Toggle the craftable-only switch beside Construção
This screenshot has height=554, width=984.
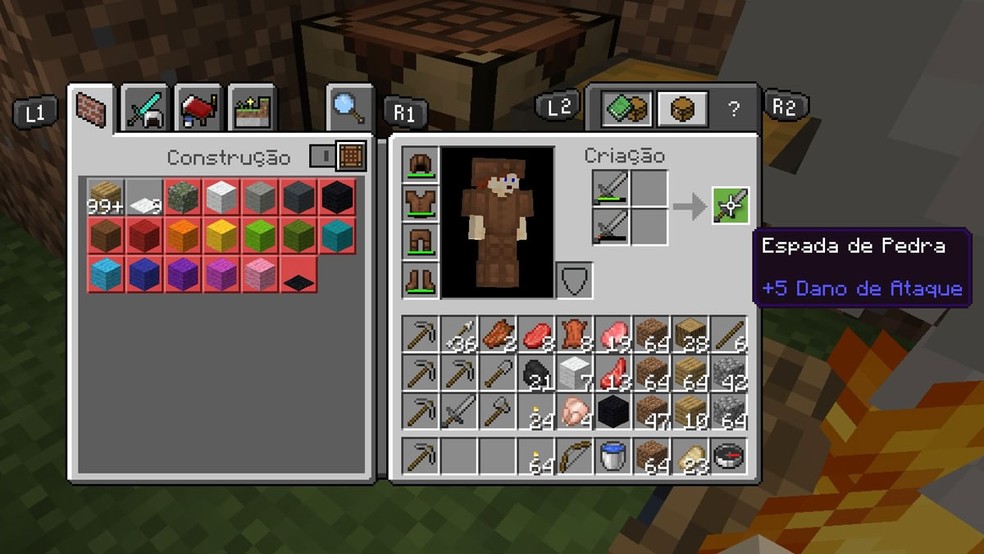[322, 157]
